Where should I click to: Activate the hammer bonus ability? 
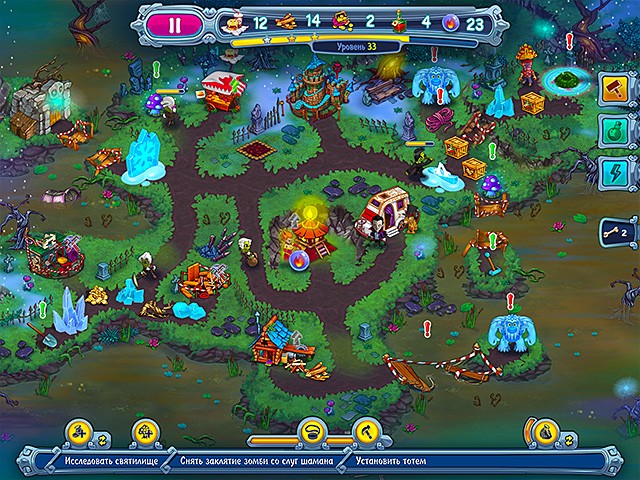pos(610,88)
